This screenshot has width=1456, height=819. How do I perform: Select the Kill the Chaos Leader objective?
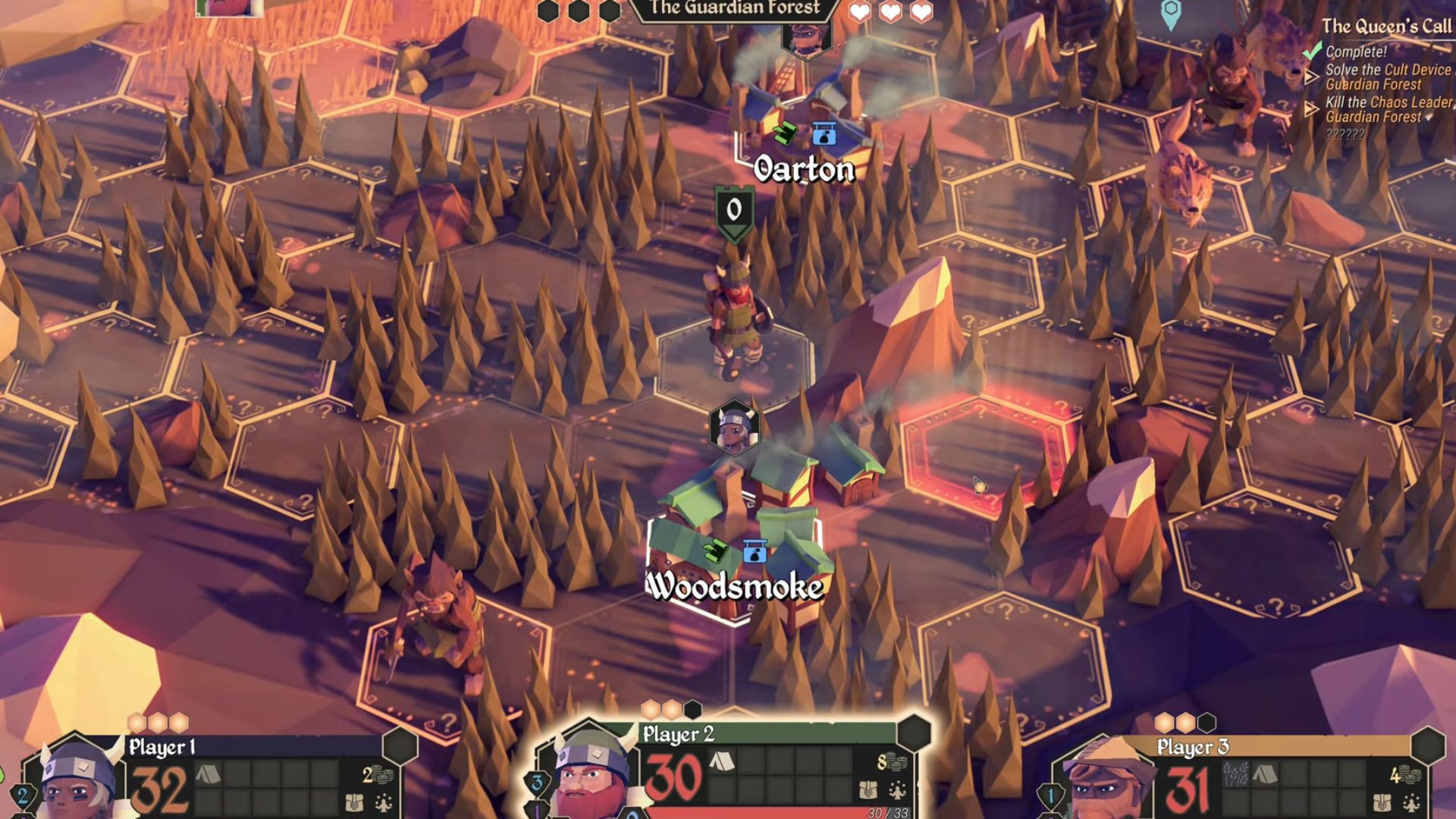point(1388,109)
